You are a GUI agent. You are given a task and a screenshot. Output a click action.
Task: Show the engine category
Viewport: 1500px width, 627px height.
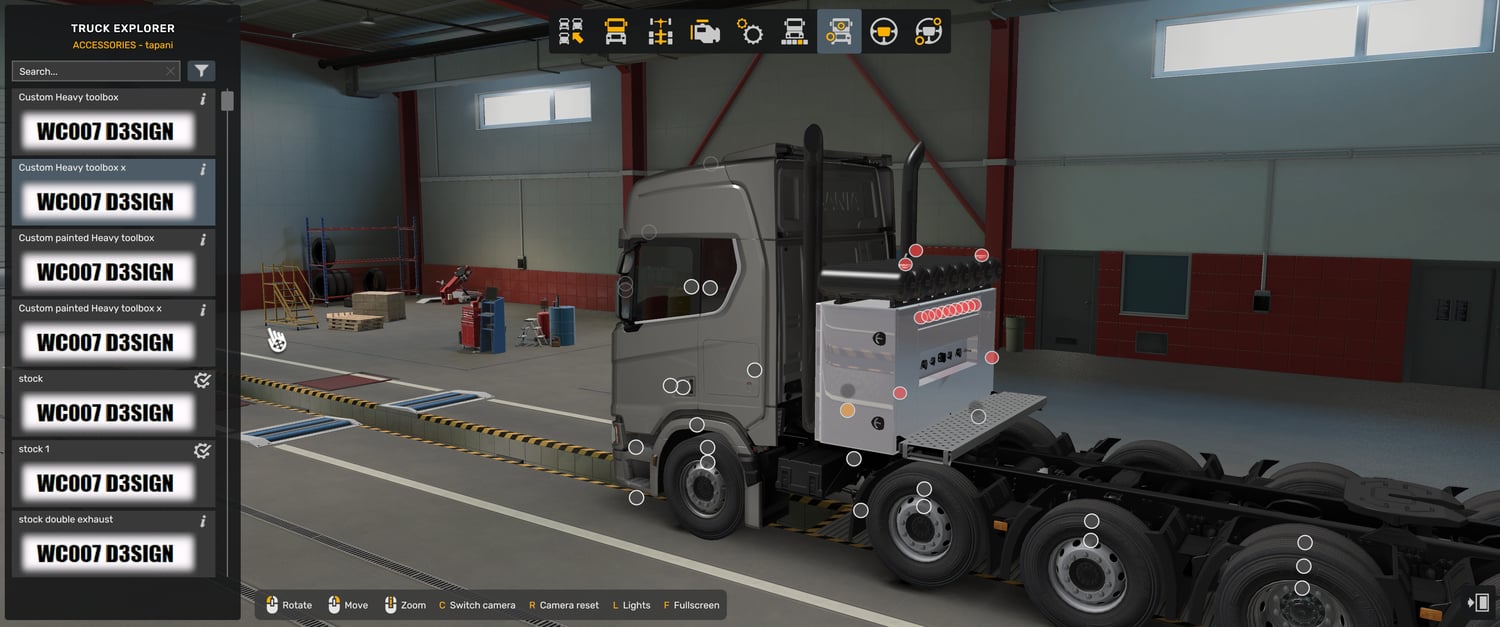(705, 32)
